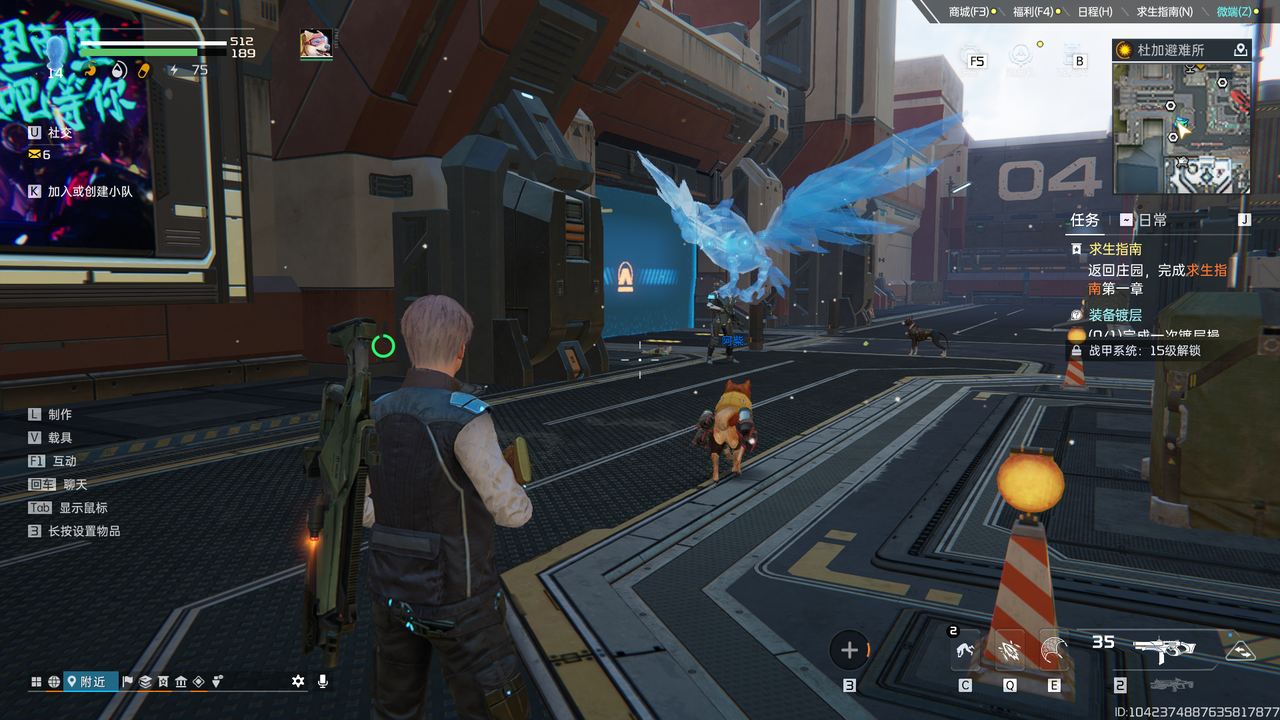Click the minimap of 杜加避难所
Screen dimensions: 1280x720
pos(1181,128)
